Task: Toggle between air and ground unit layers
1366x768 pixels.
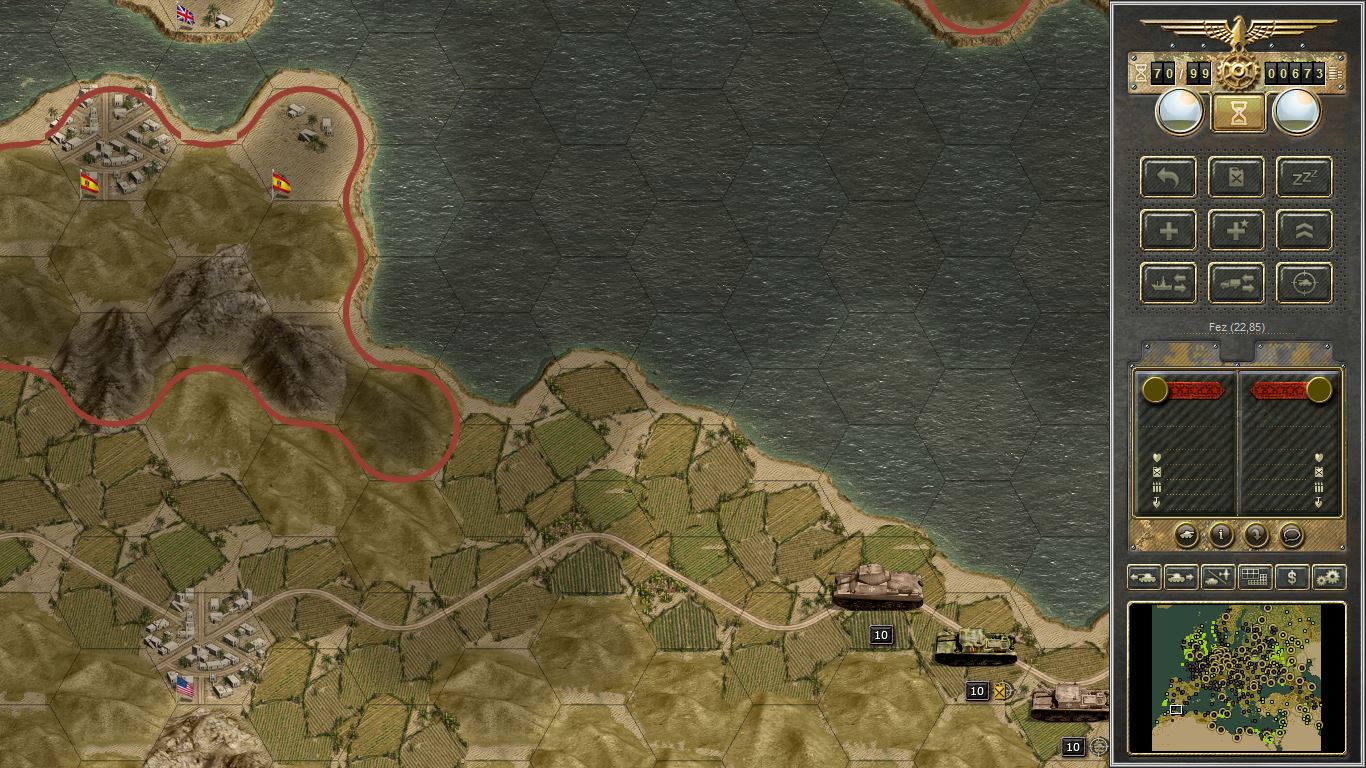Action: click(1218, 577)
